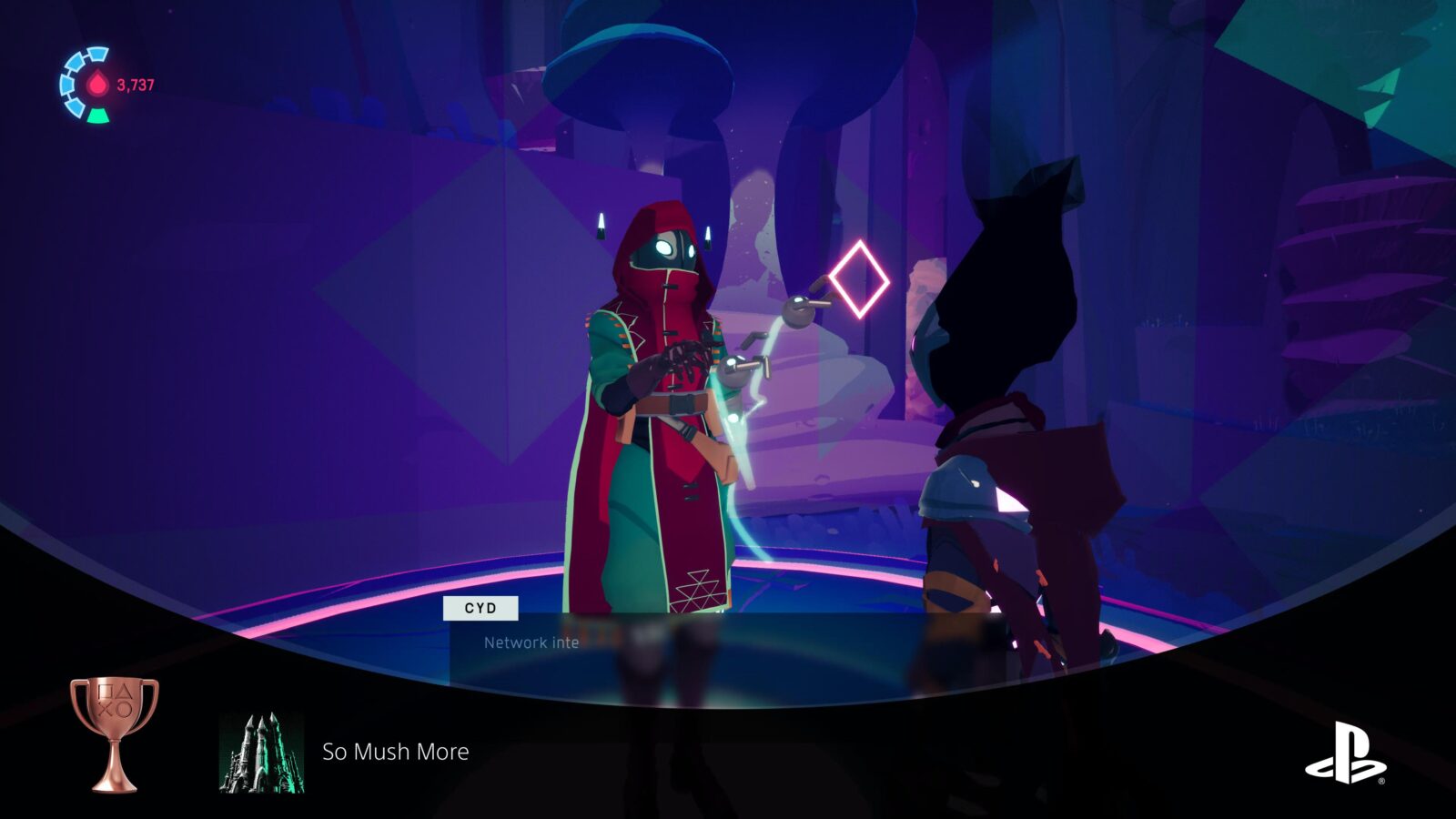Open the So Mush More trophy notification

[x=396, y=752]
